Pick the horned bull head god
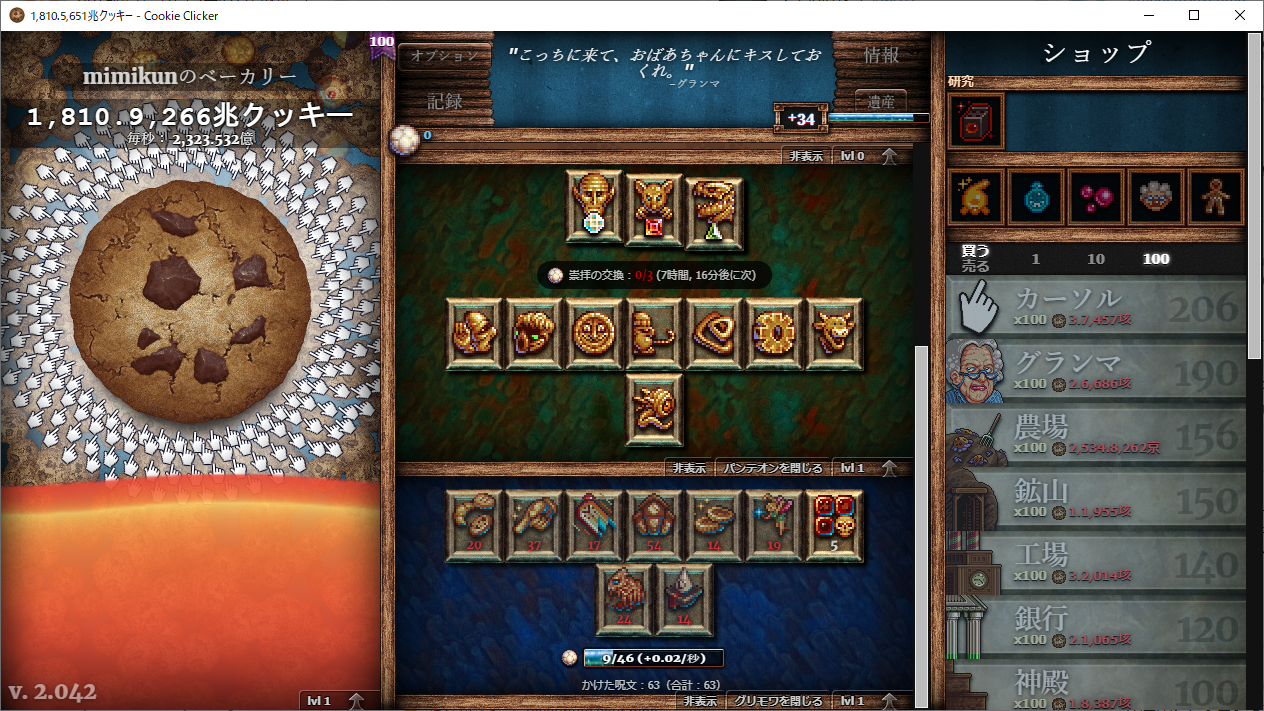The height and width of the screenshot is (711, 1264). 833,333
